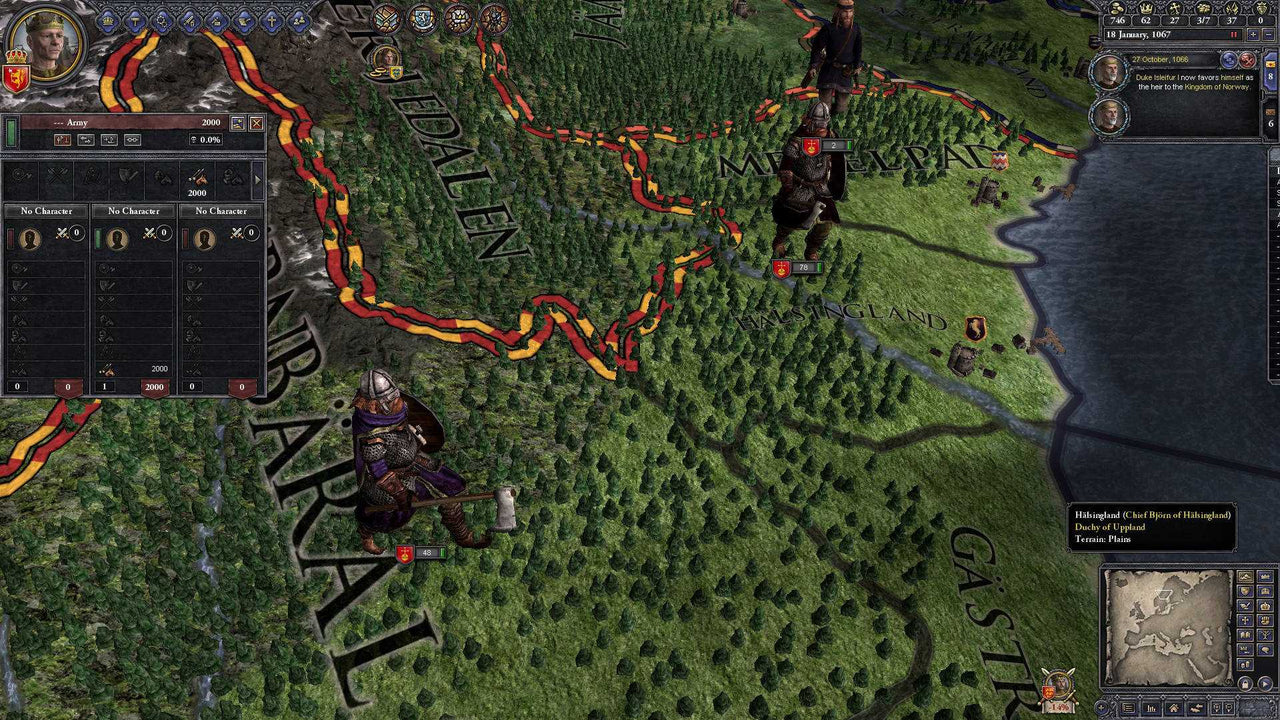This screenshot has width=1280, height=720.
Task: Dismiss the notification with the red cross
Action: click(1248, 61)
